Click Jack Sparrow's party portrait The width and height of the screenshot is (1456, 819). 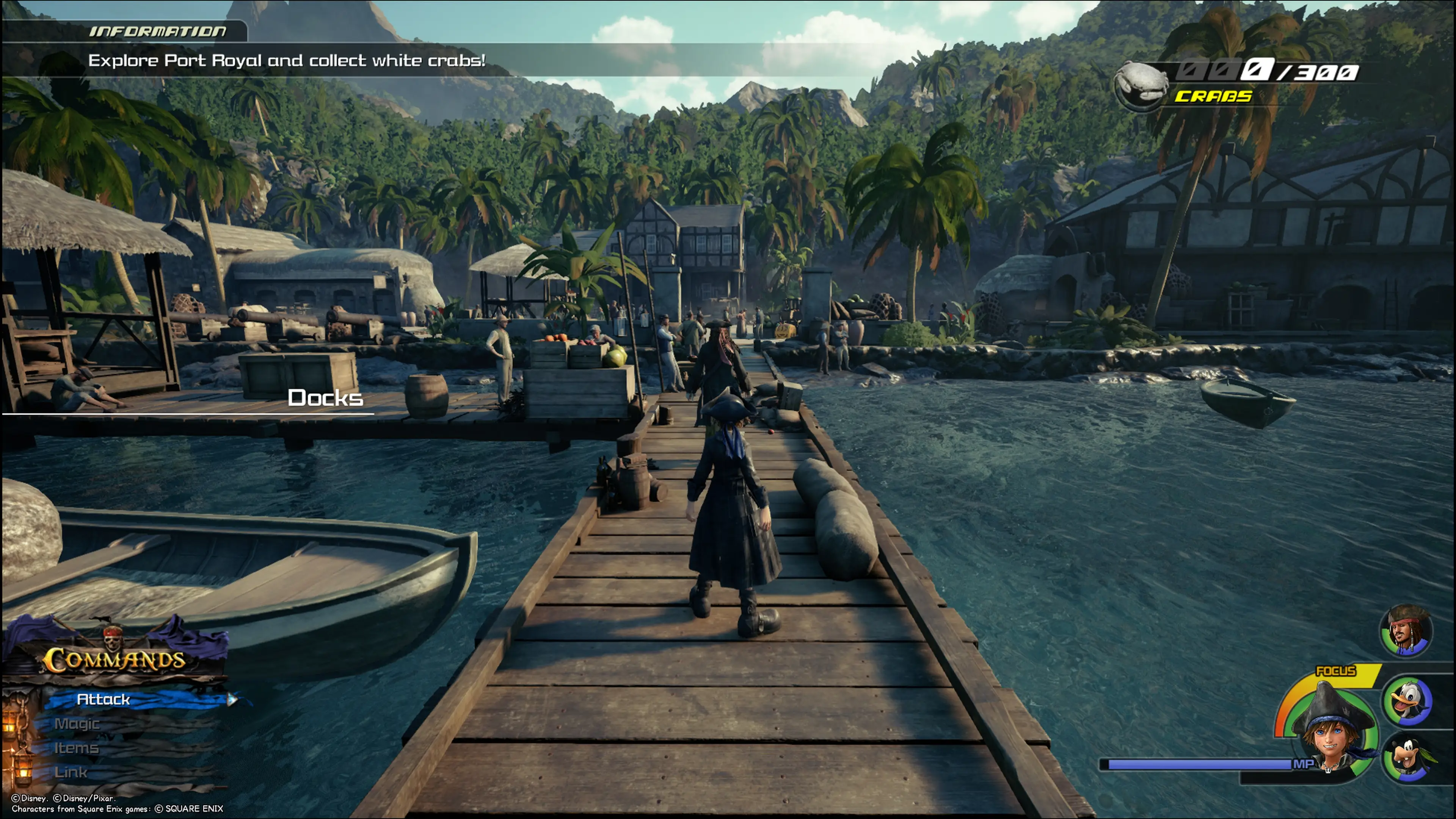1406,631
